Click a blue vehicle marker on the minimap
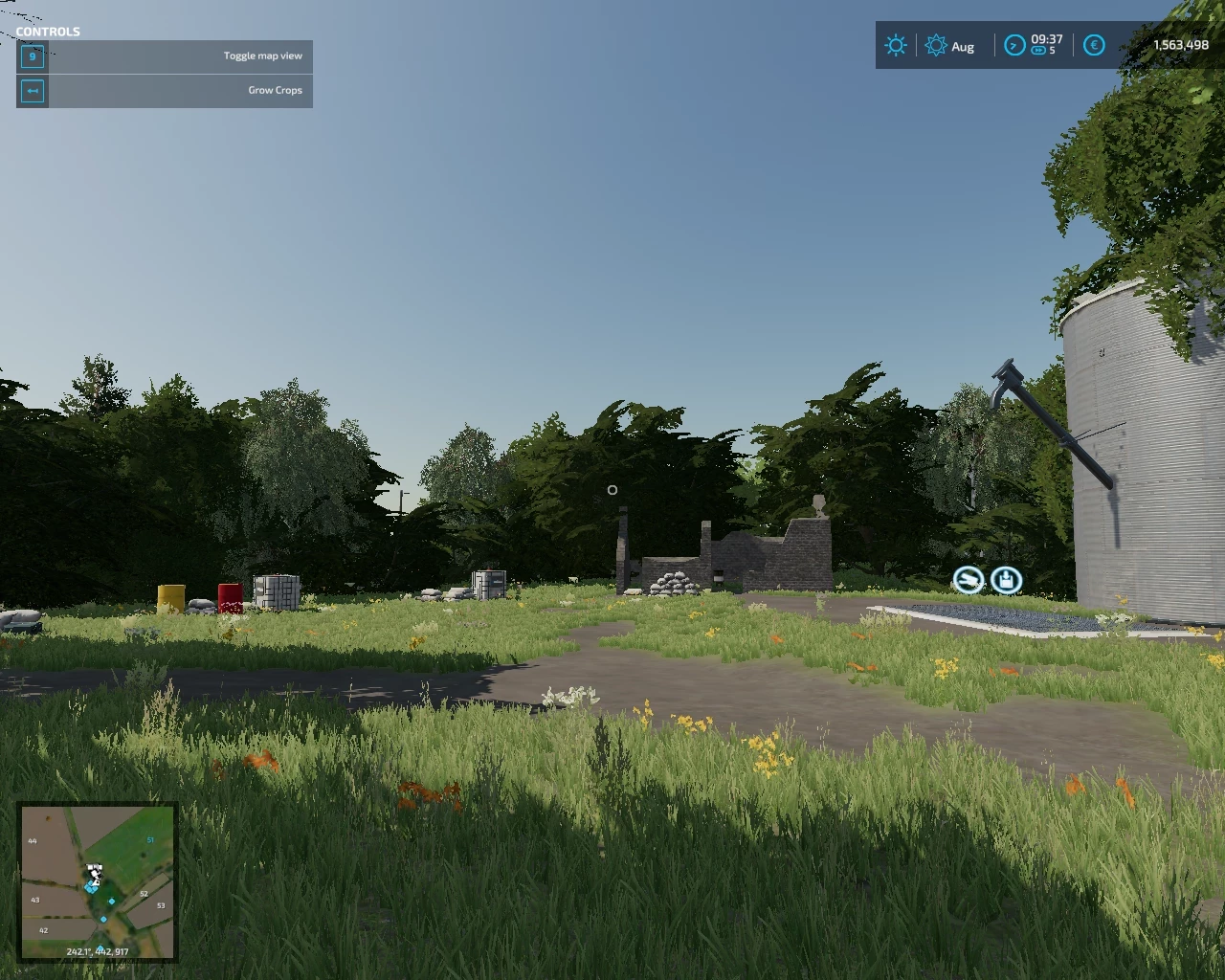Screen dimensions: 1225x980 click(x=112, y=901)
